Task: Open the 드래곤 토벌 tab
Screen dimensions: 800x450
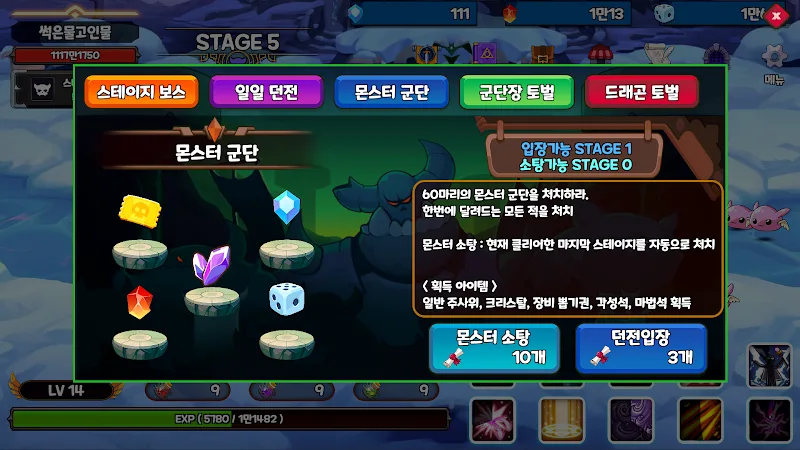Action: tap(641, 94)
